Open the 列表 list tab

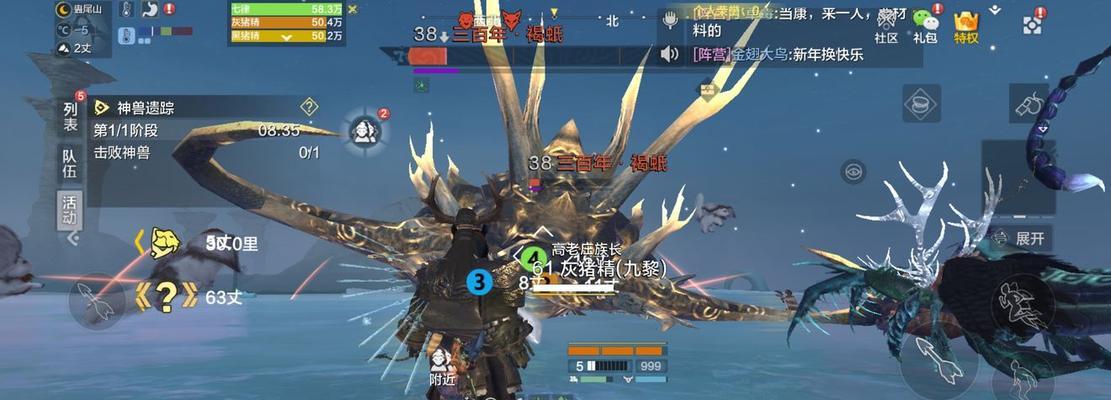[x=70, y=115]
